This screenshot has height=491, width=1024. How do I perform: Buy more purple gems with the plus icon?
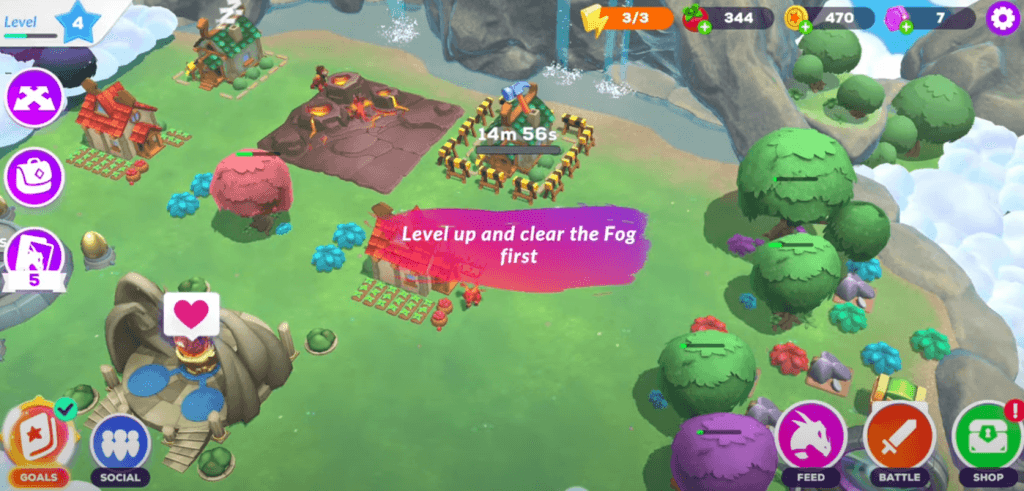pos(905,27)
